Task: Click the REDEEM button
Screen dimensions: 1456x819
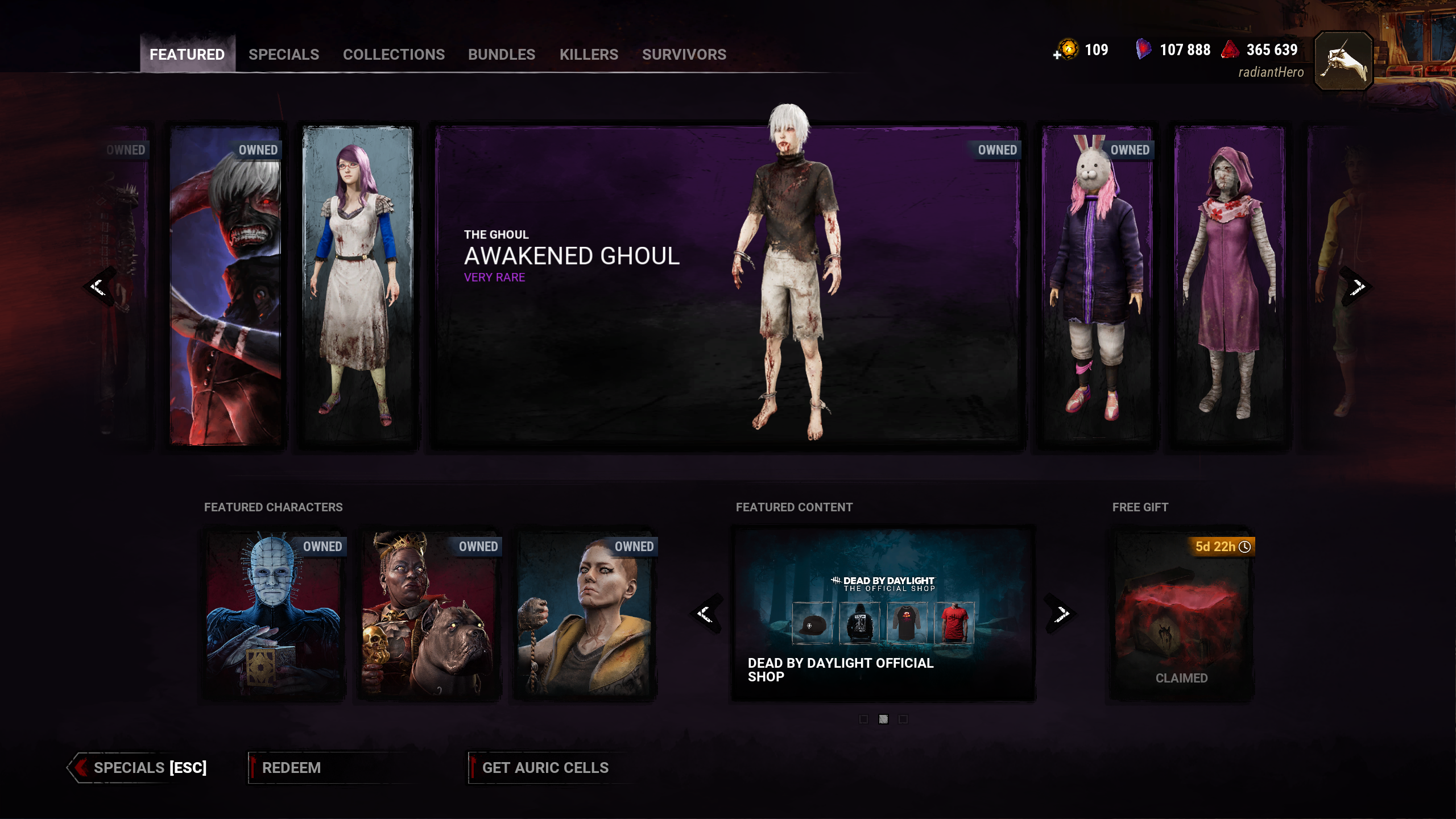Action: [290, 768]
